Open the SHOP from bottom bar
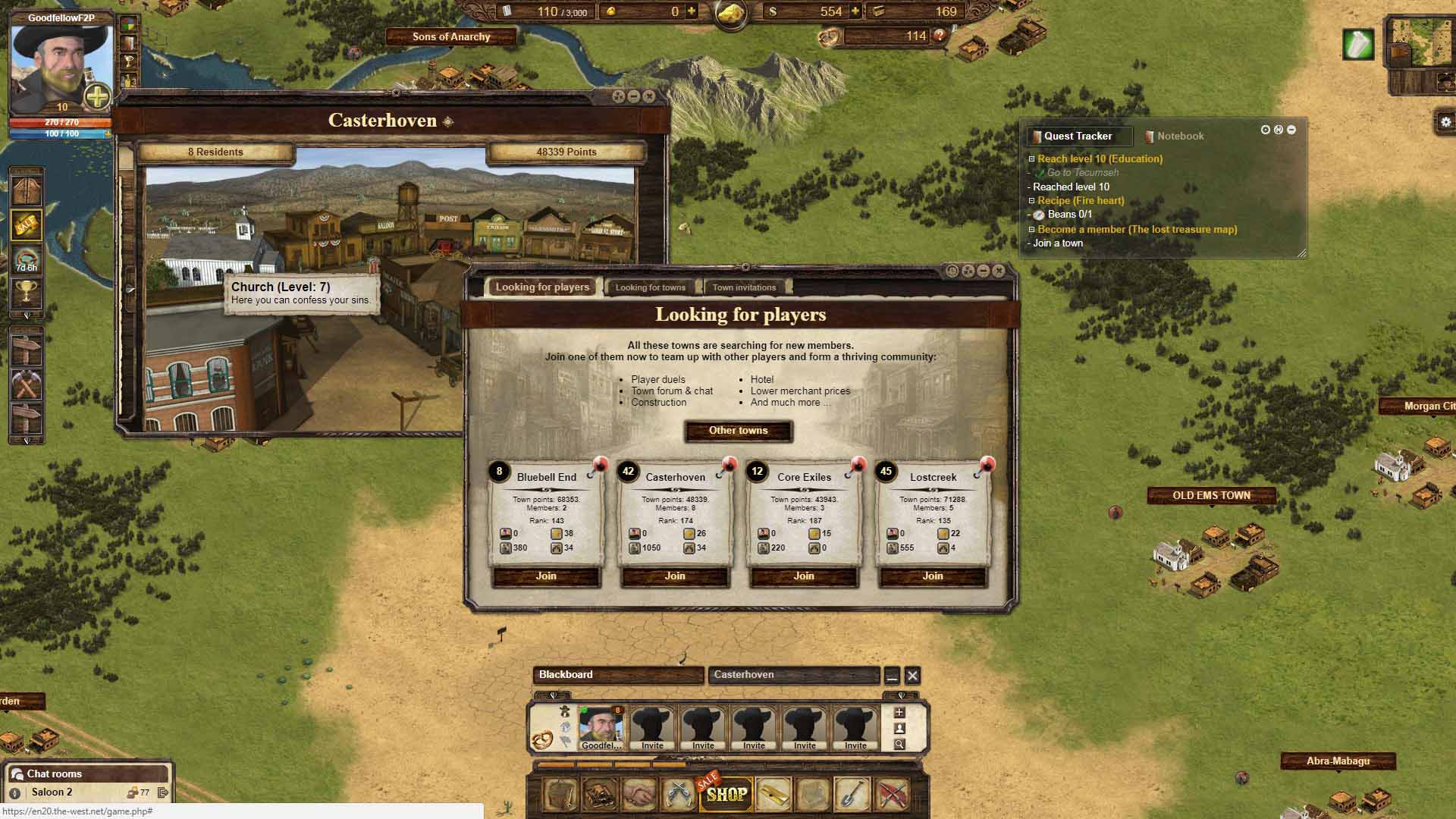Image resolution: width=1456 pixels, height=819 pixels. 726,795
